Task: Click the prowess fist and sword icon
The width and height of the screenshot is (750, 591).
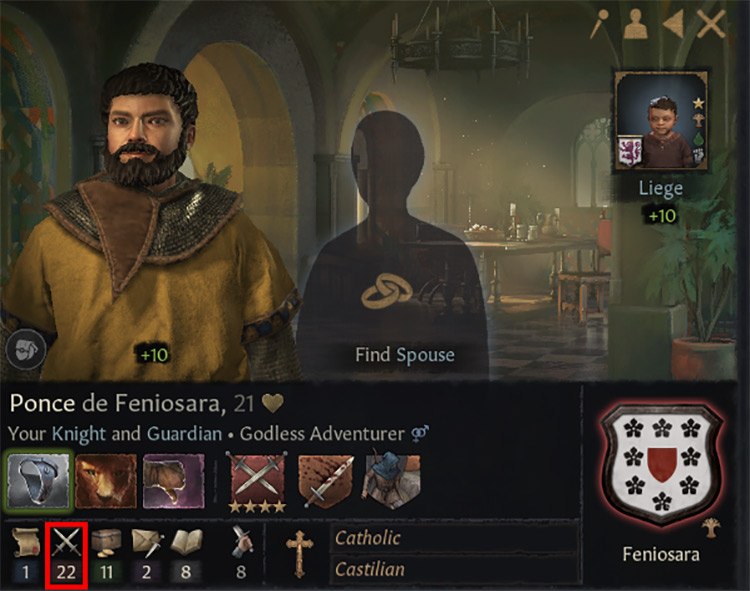Action: [x=240, y=541]
